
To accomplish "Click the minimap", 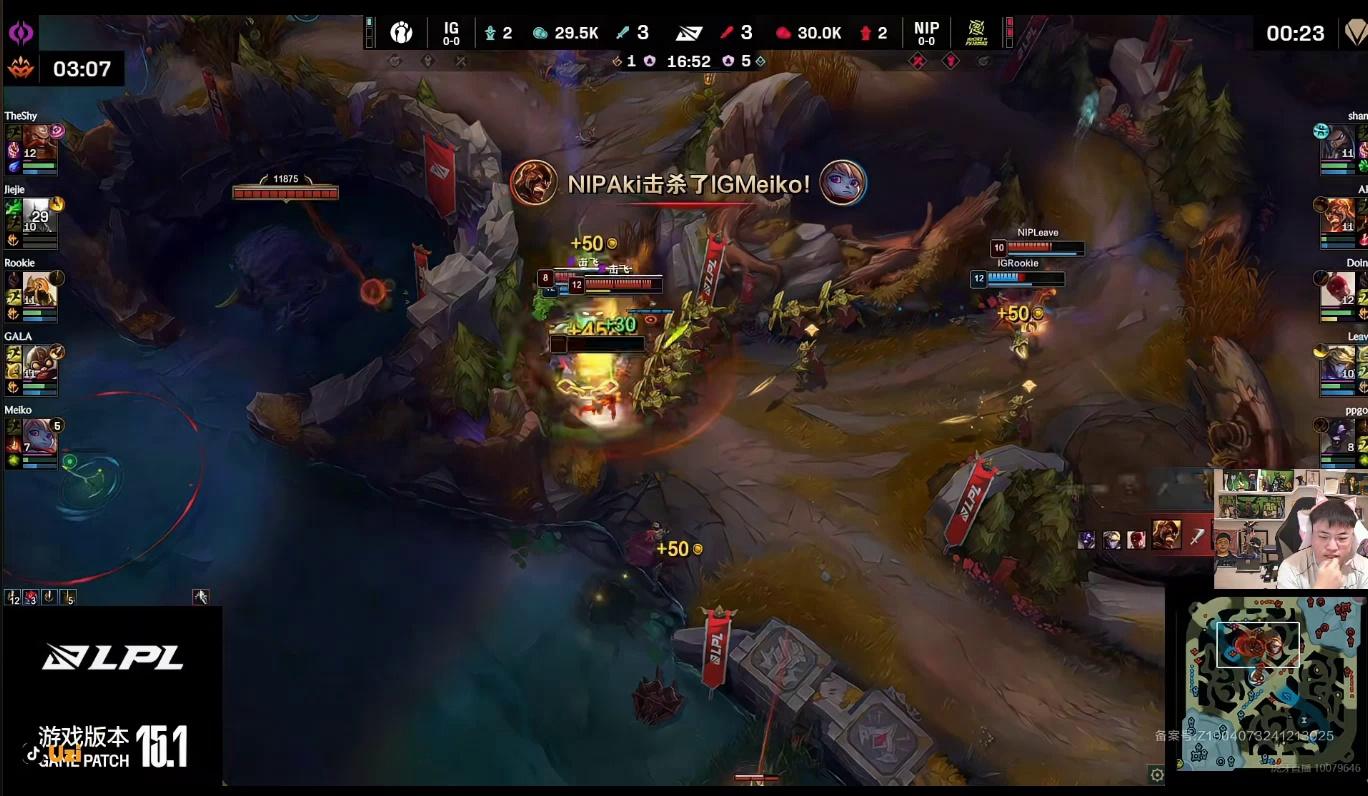I will pyautogui.click(x=1265, y=681).
